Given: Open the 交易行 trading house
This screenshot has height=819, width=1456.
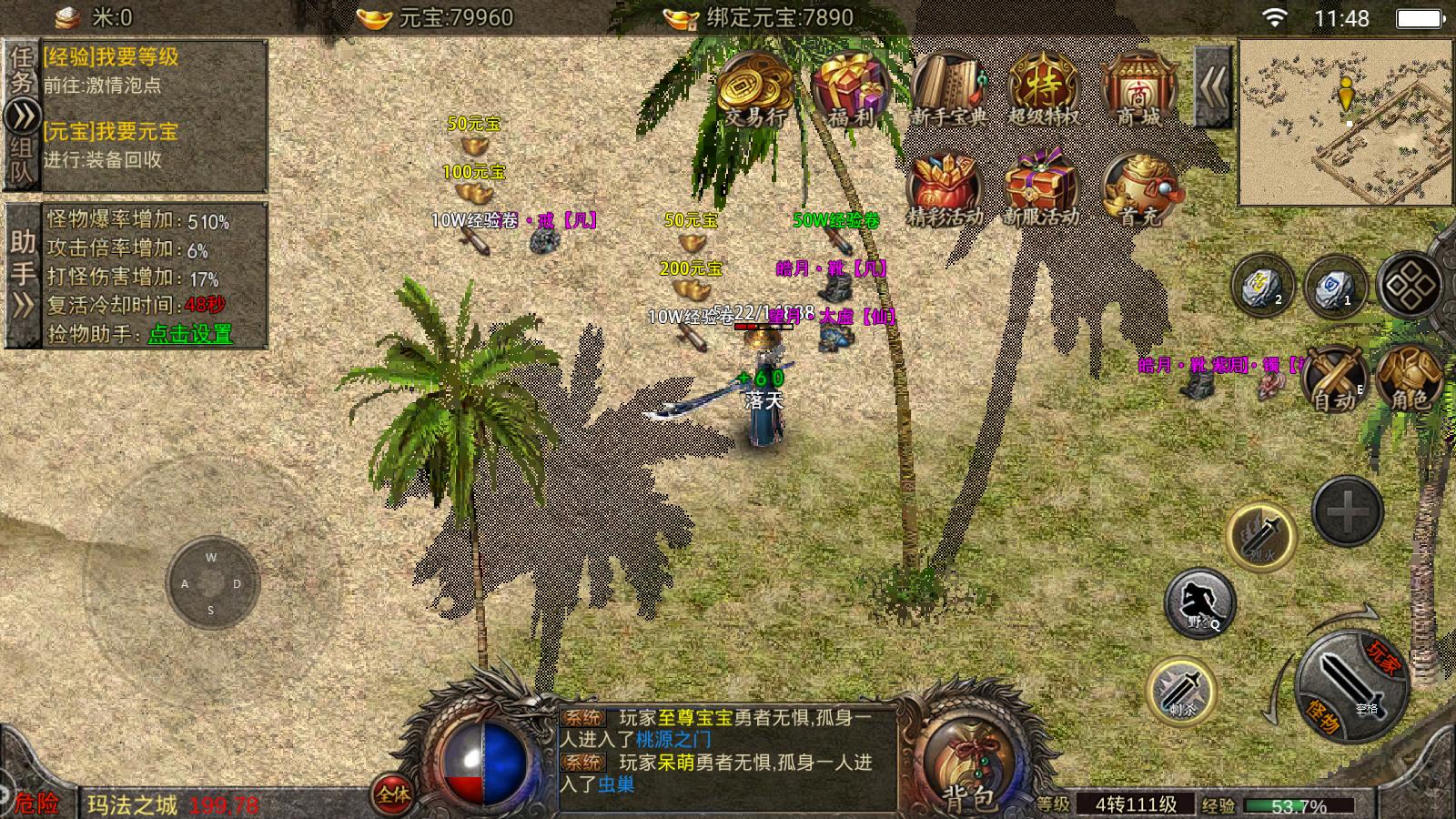Looking at the screenshot, I should point(754,89).
